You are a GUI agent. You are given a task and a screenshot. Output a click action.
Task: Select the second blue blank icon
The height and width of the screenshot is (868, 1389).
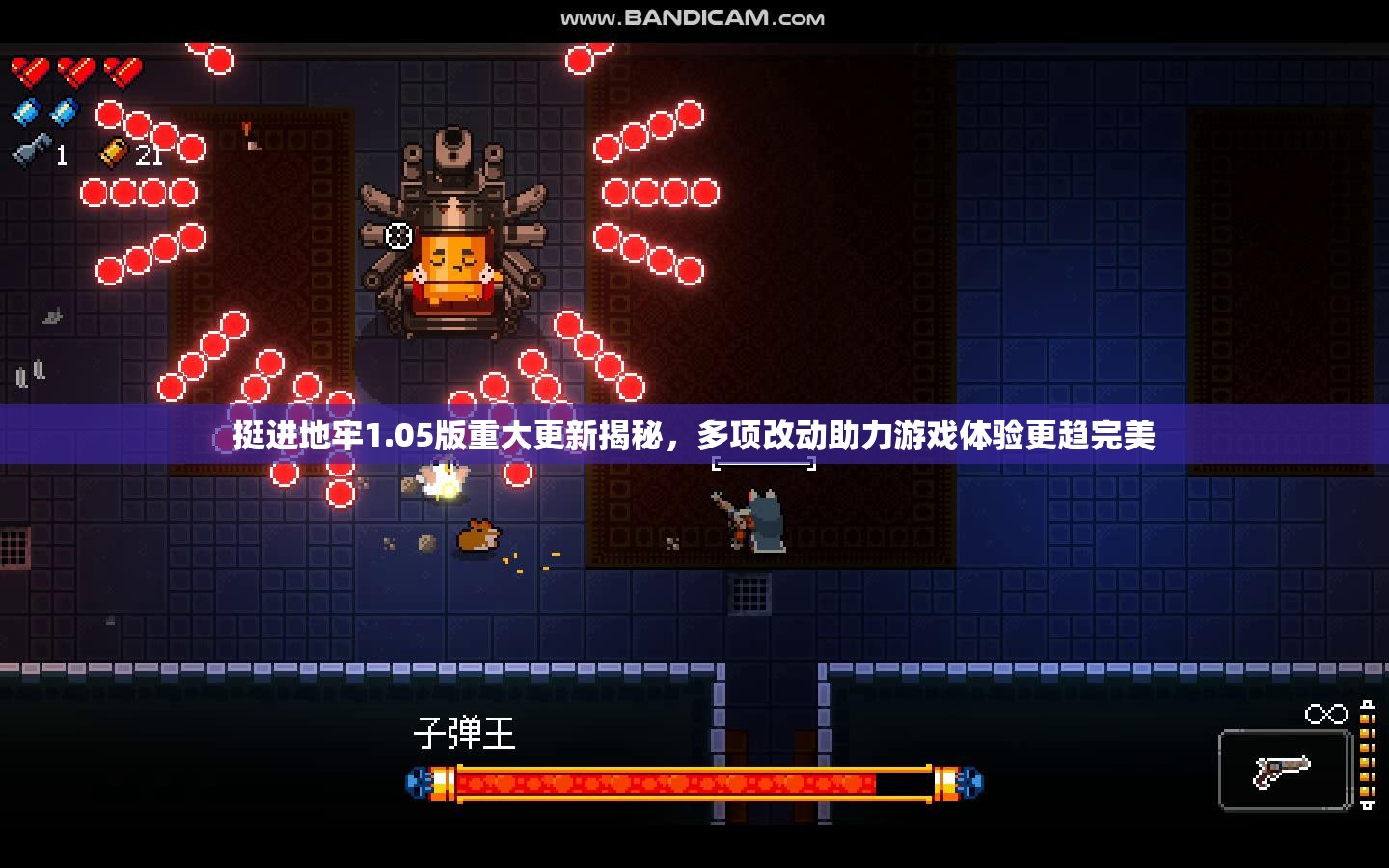tap(62, 113)
